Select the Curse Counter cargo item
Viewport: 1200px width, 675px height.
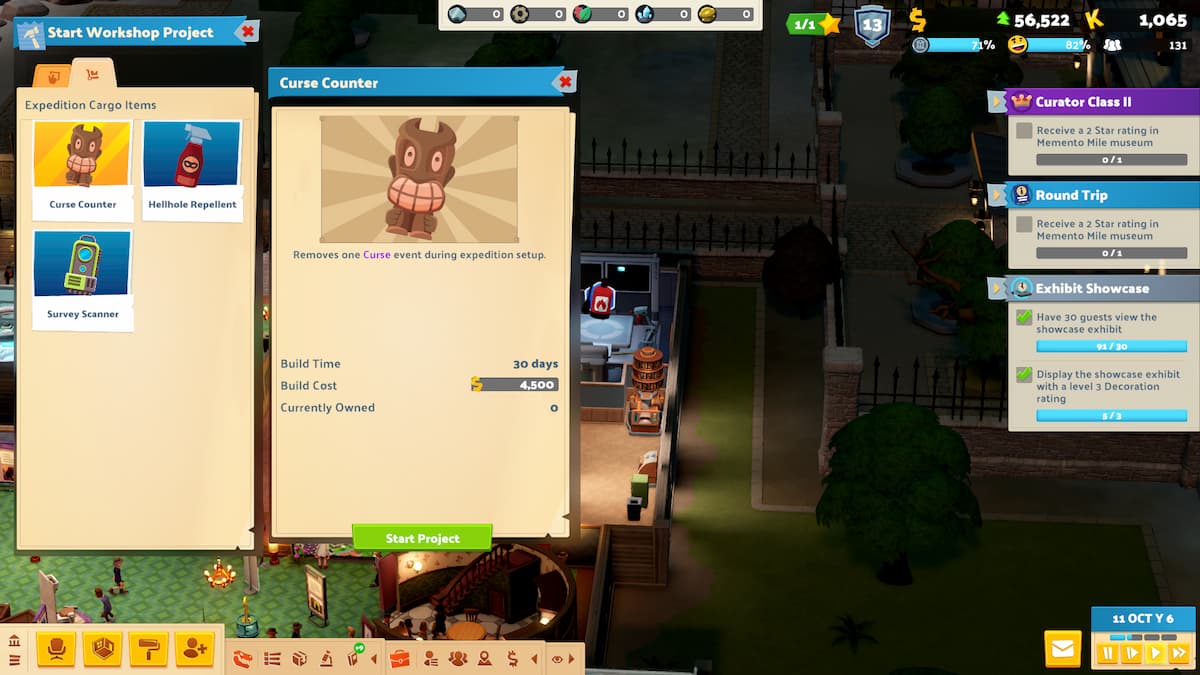[x=83, y=165]
